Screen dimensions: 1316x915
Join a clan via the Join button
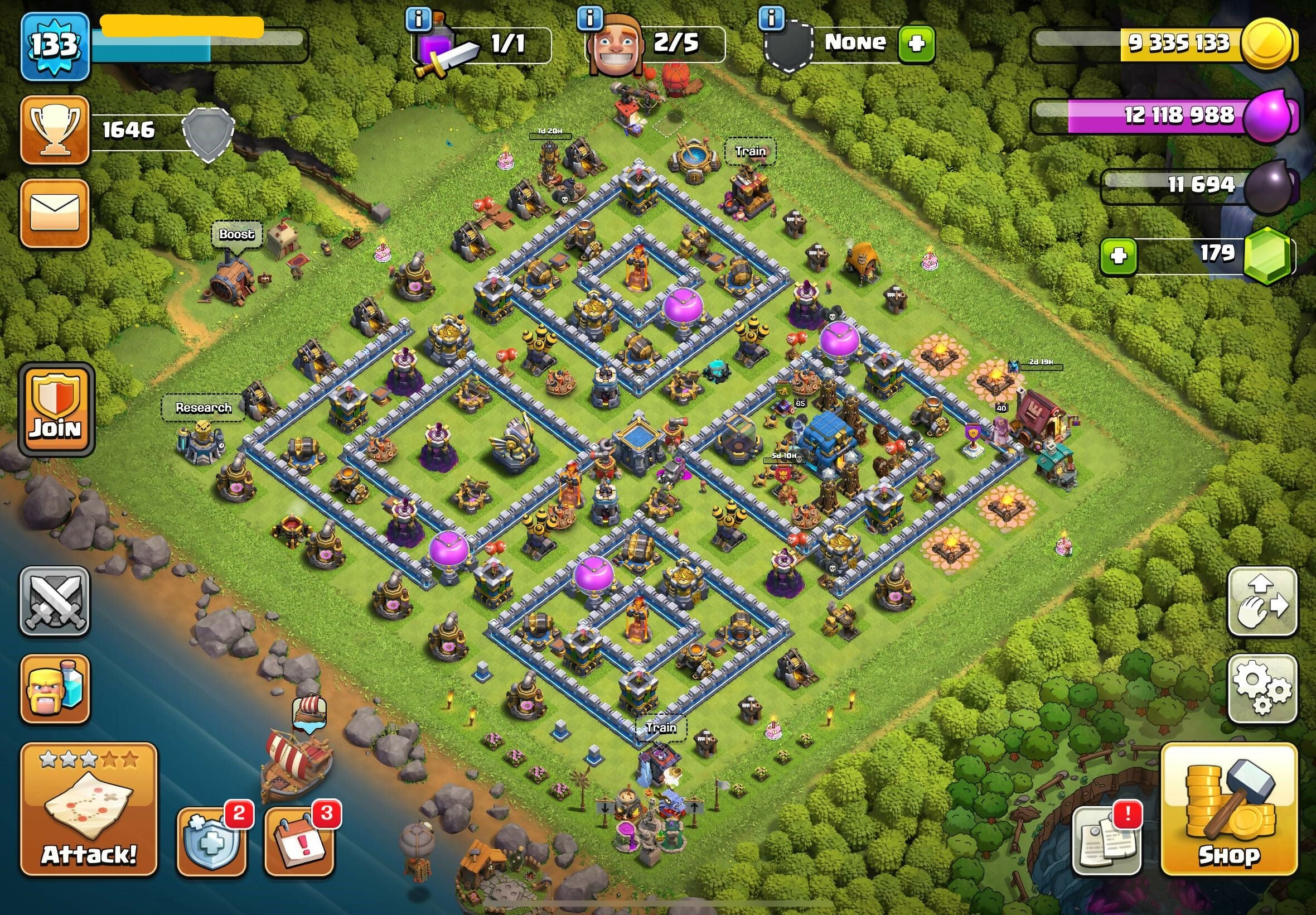pos(56,410)
